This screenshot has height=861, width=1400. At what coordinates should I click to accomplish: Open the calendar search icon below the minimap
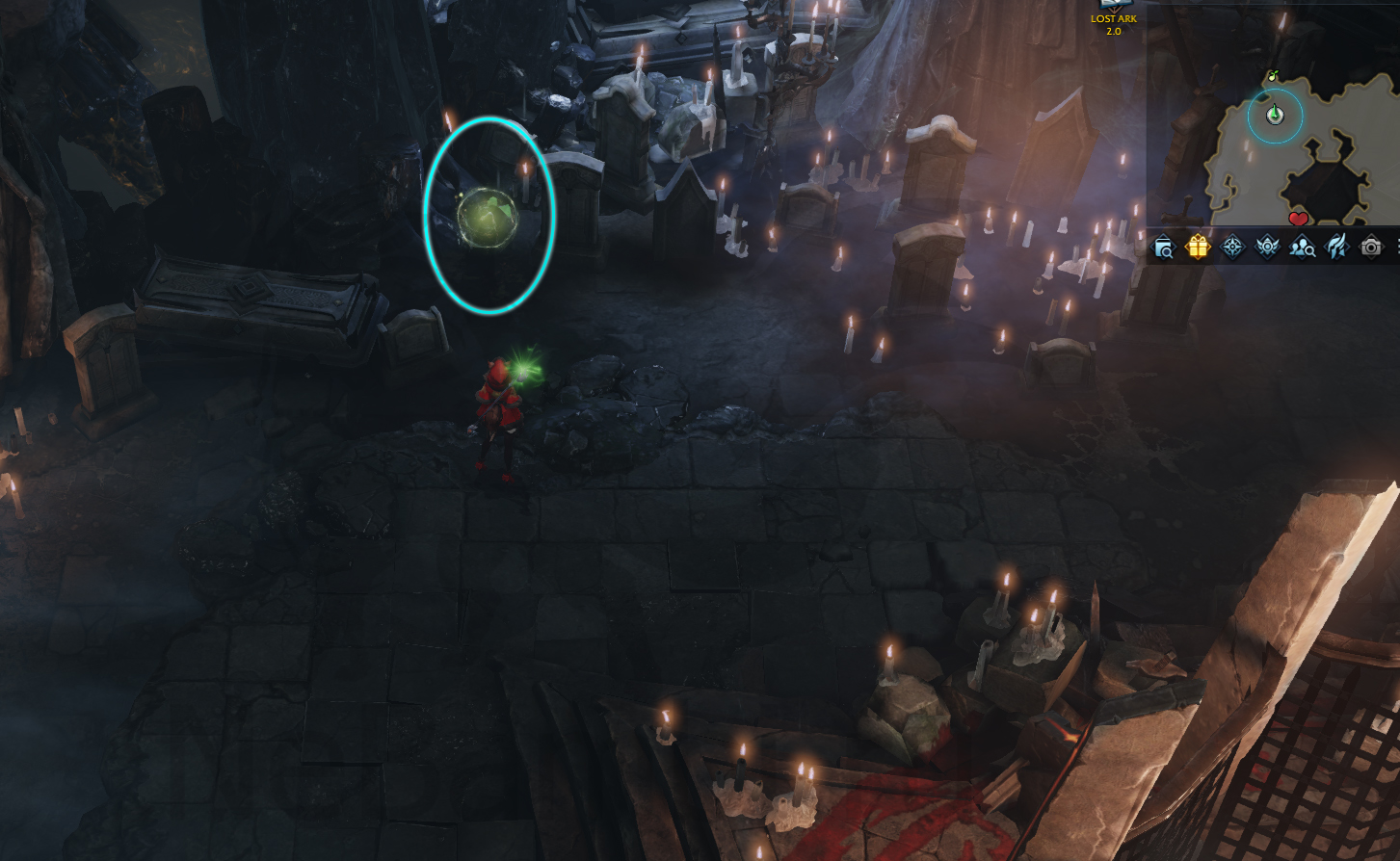(x=1163, y=248)
